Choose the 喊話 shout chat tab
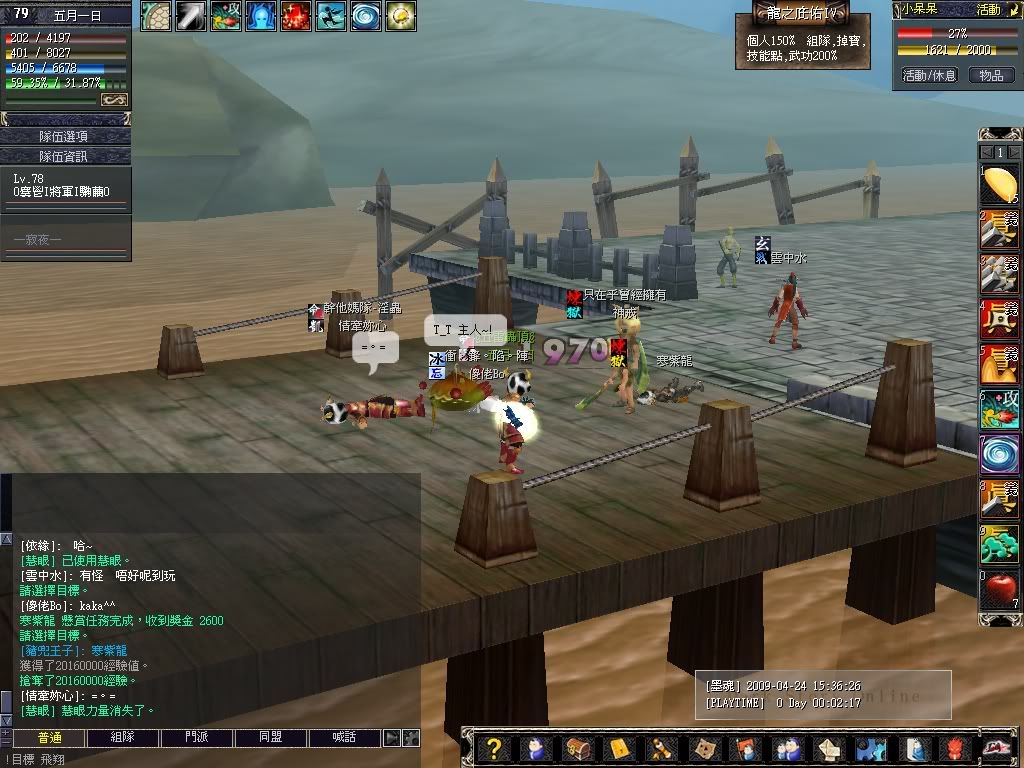 (345, 738)
